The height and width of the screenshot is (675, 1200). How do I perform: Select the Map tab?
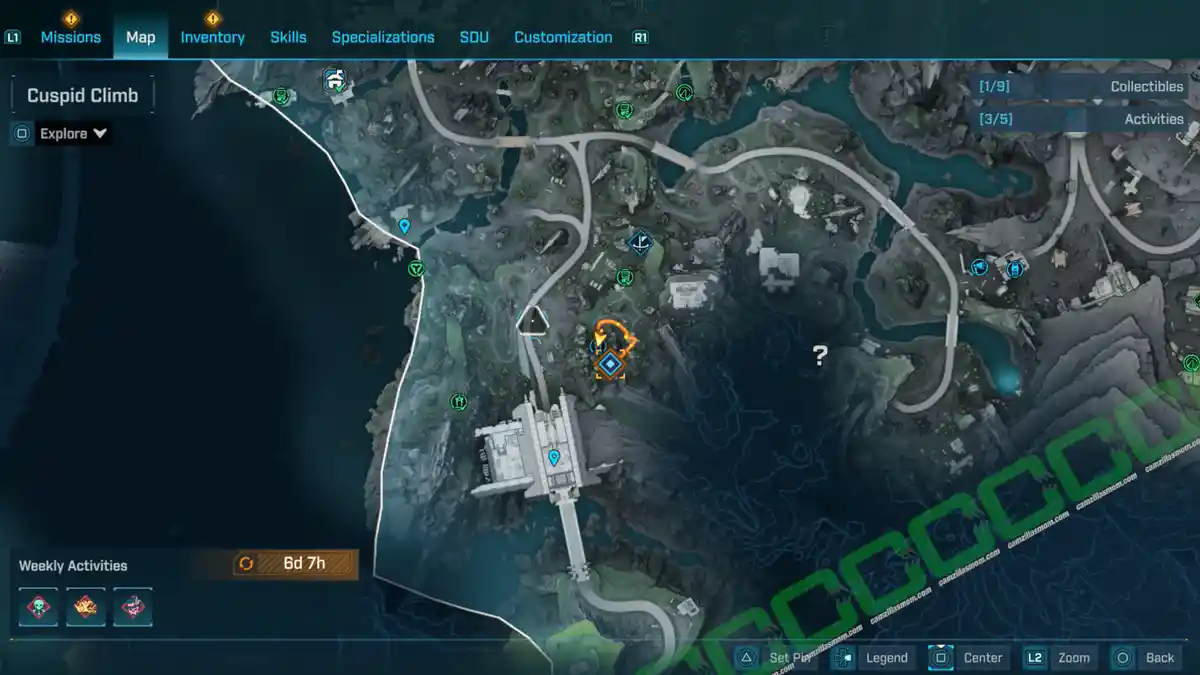(x=140, y=37)
